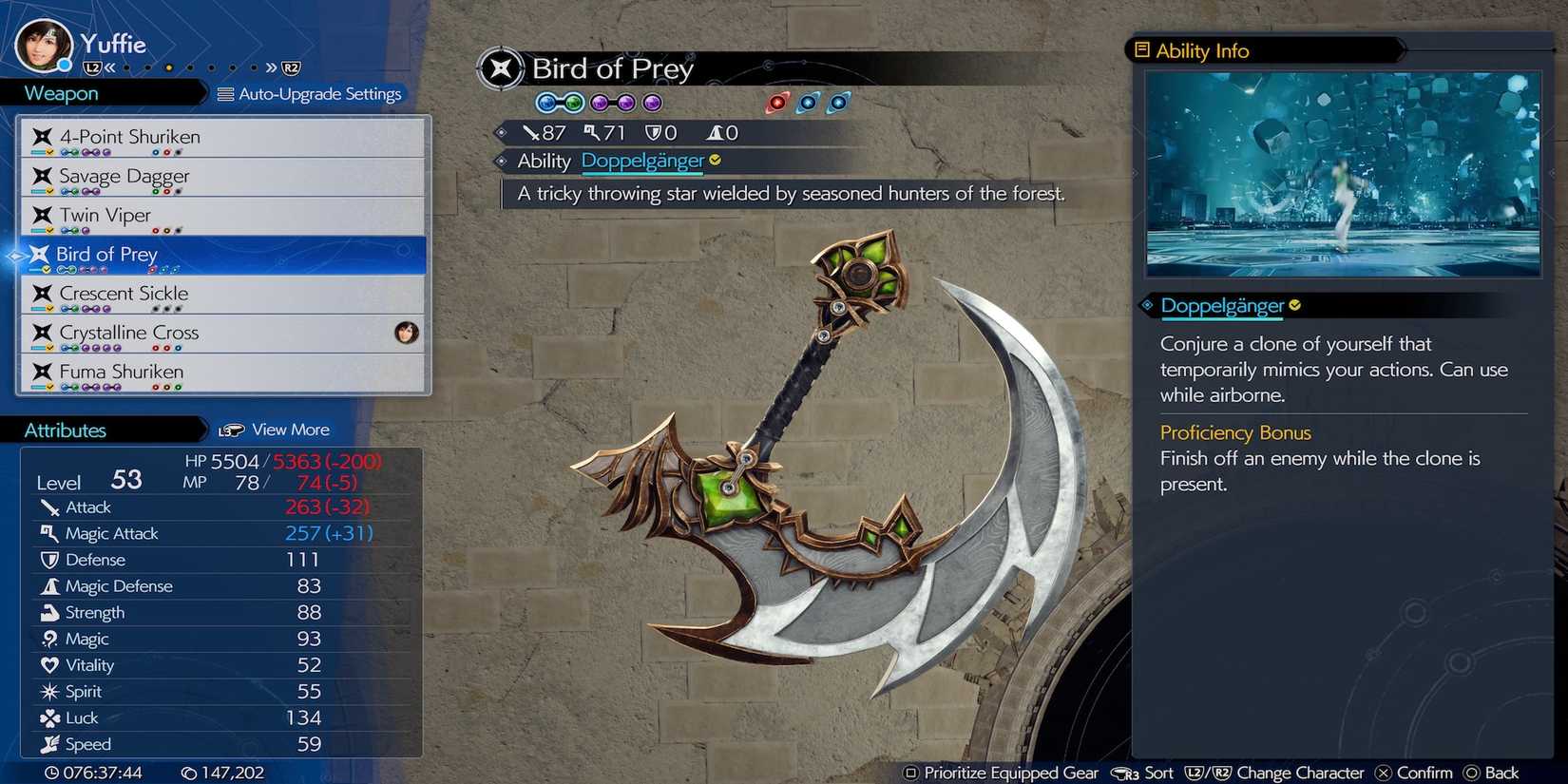Viewport: 1568px width, 784px height.
Task: Click the equipped-by indicator on Crystalline Cross
Action: coord(407,333)
